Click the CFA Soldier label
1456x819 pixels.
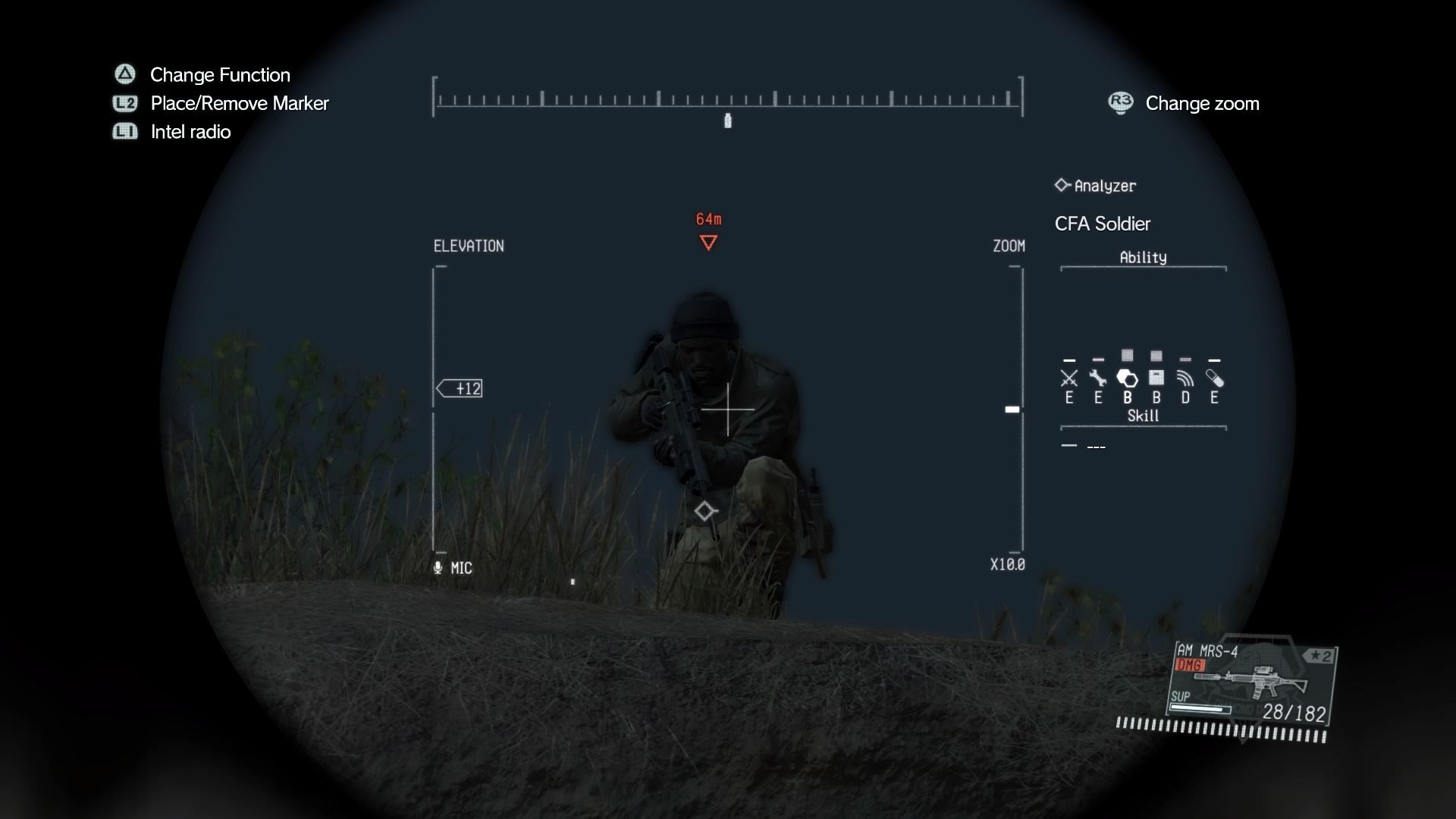pos(1102,223)
